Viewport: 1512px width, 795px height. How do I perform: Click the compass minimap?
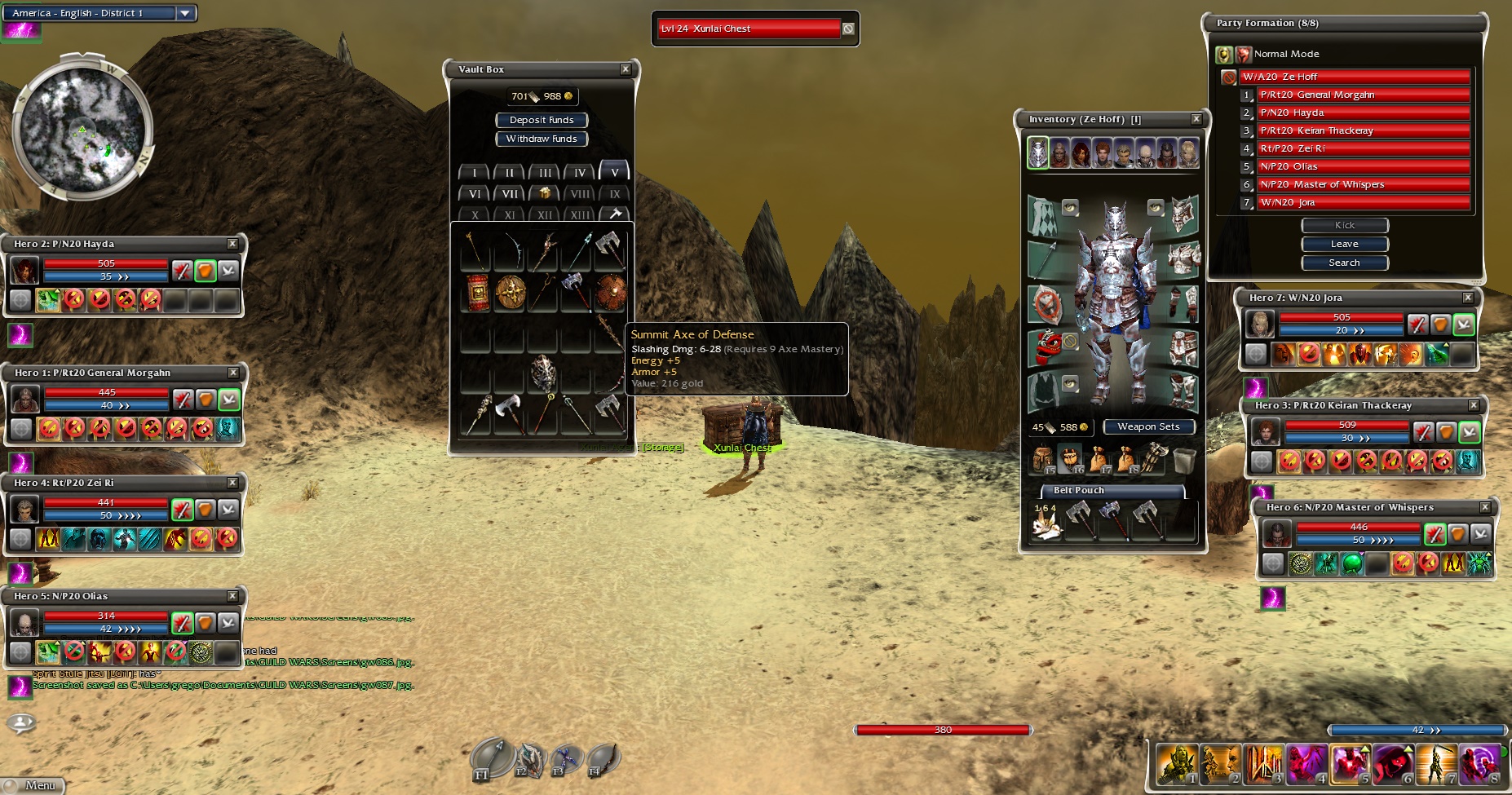coord(82,130)
